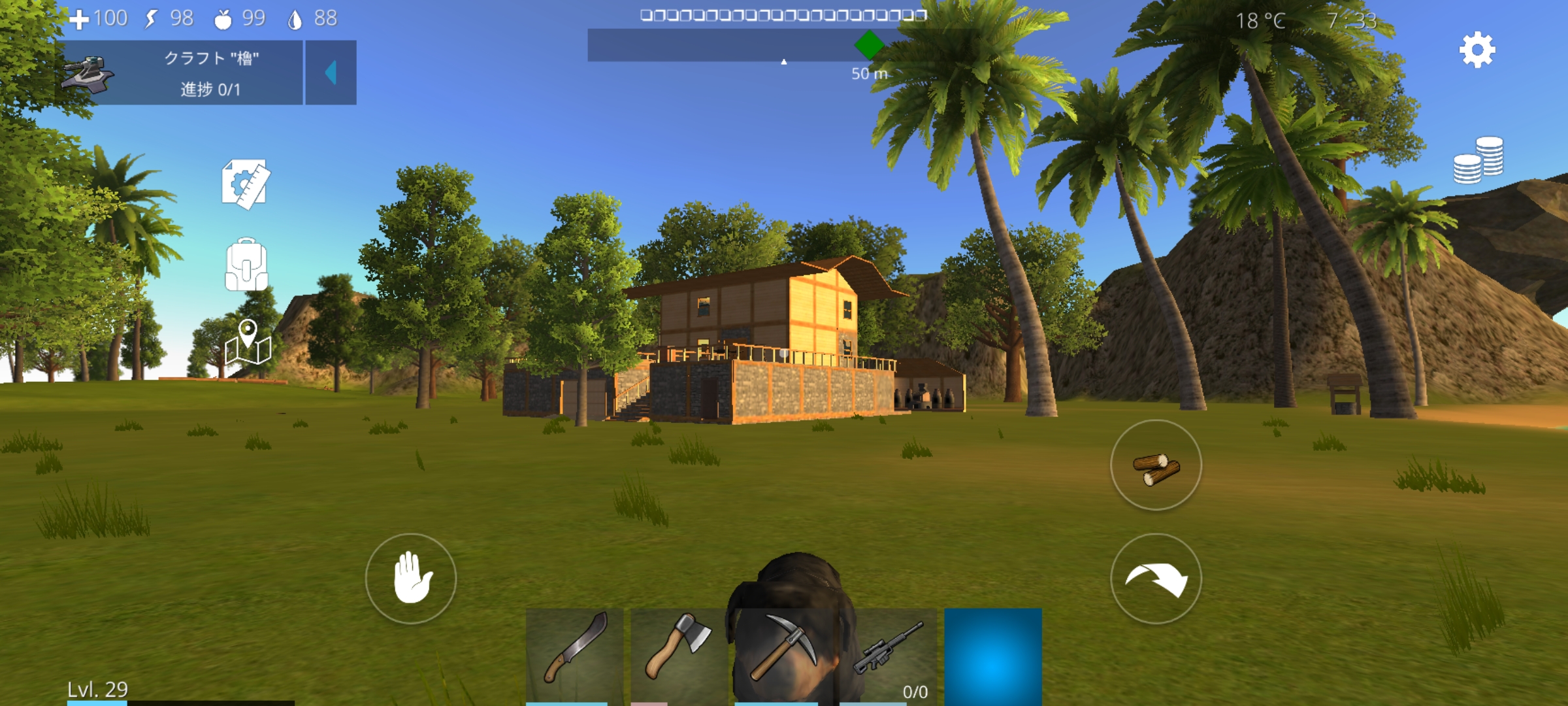This screenshot has width=1568, height=706.
Task: Open the coin stacks shop
Action: [x=1478, y=160]
